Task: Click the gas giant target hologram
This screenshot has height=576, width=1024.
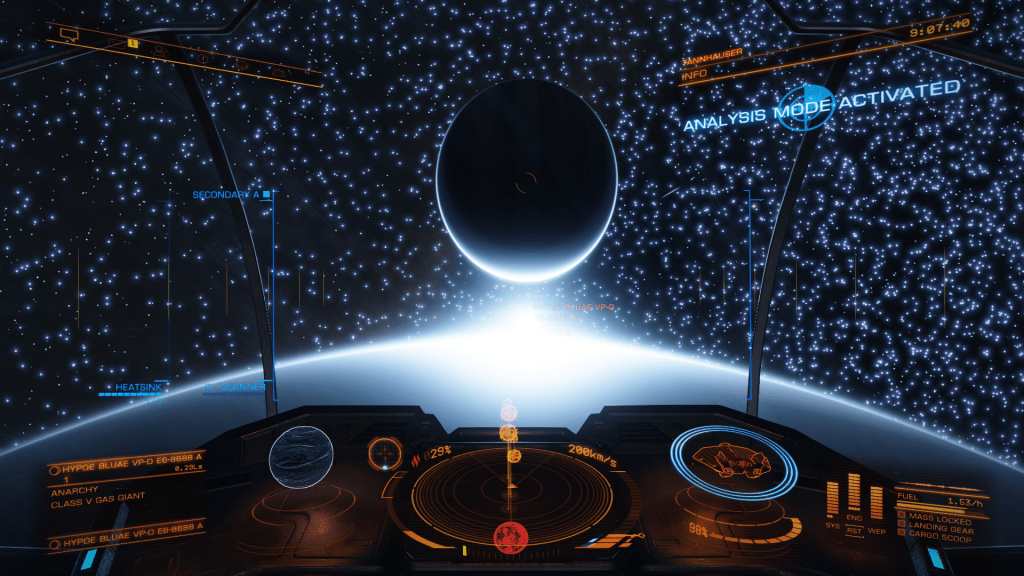Action: pos(300,457)
